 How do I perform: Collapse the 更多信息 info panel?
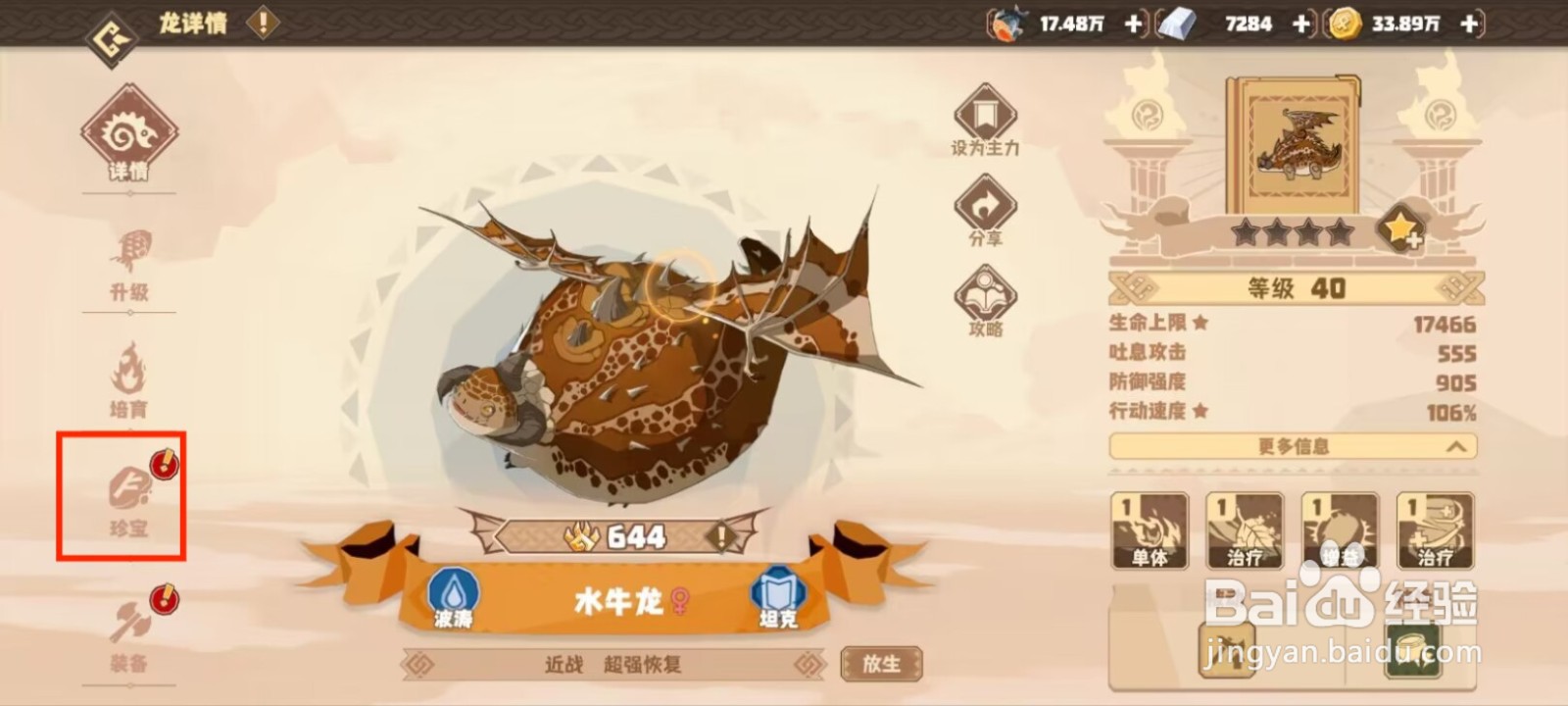(x=1293, y=447)
